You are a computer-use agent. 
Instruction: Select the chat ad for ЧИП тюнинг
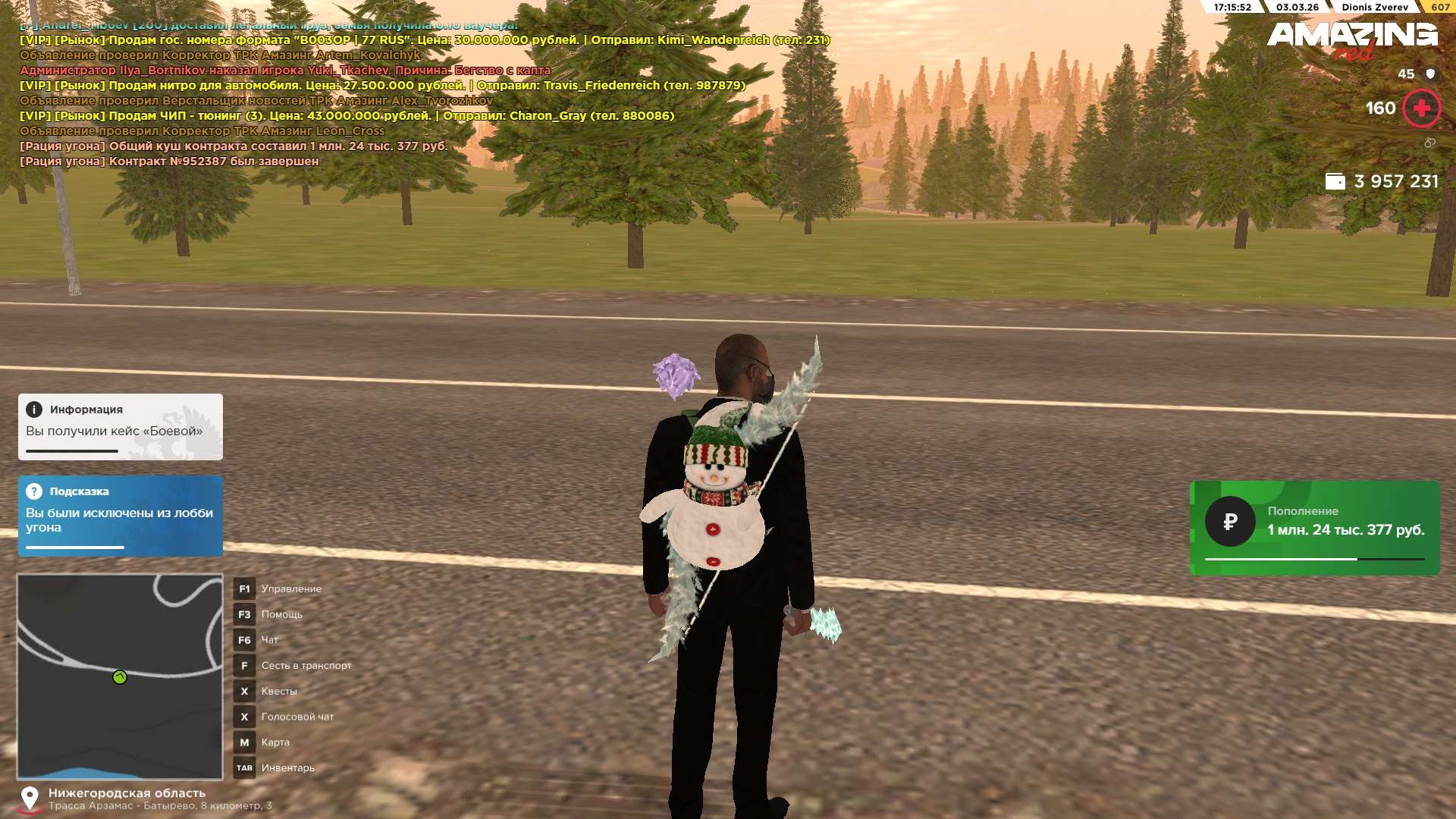[x=346, y=116]
